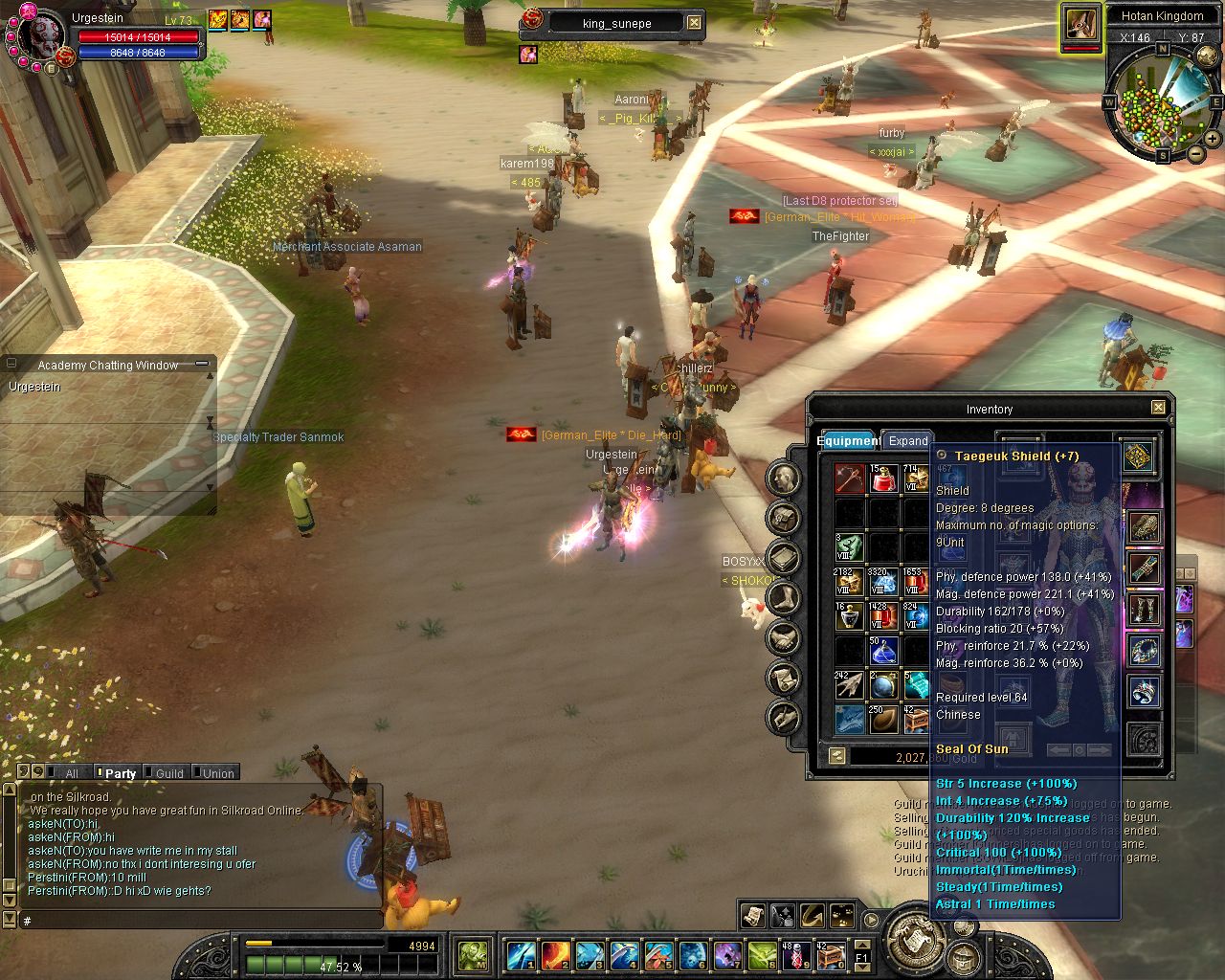Image resolution: width=1225 pixels, height=980 pixels.
Task: Use the fire skill in hotbar slot 2
Action: click(x=555, y=955)
